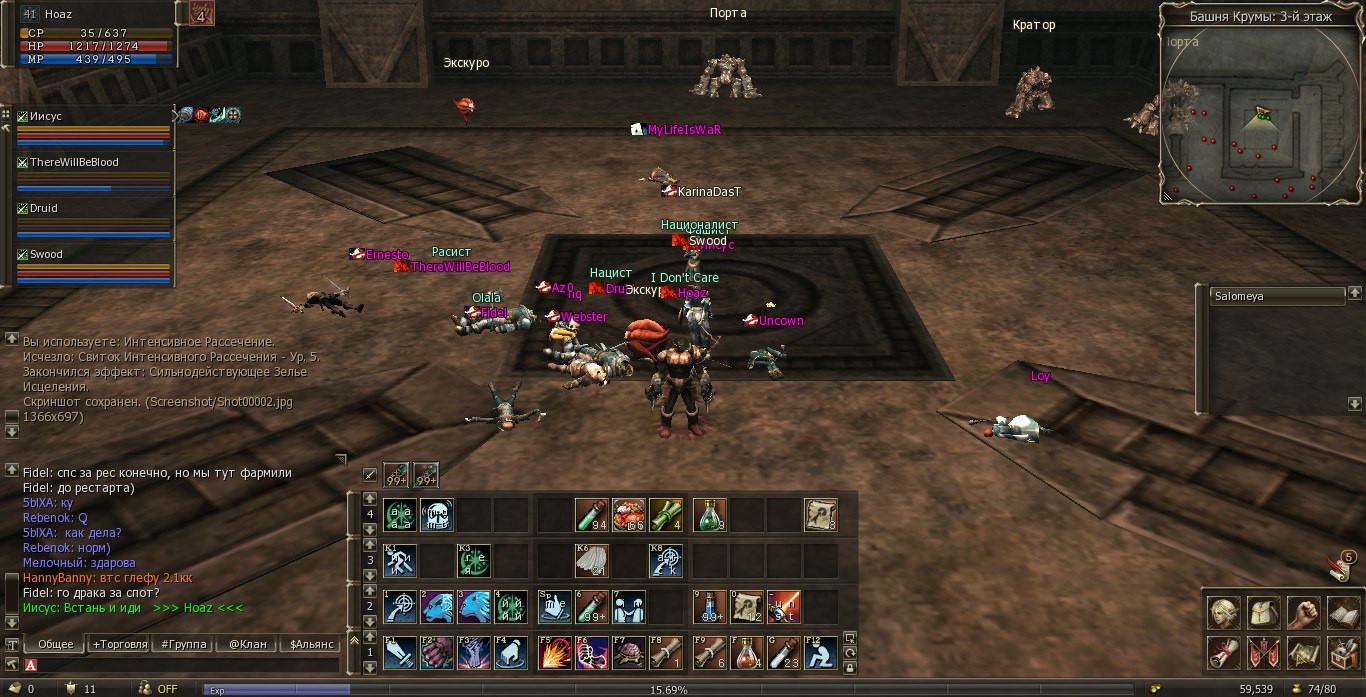Use the F12 sit-down action

[822, 653]
